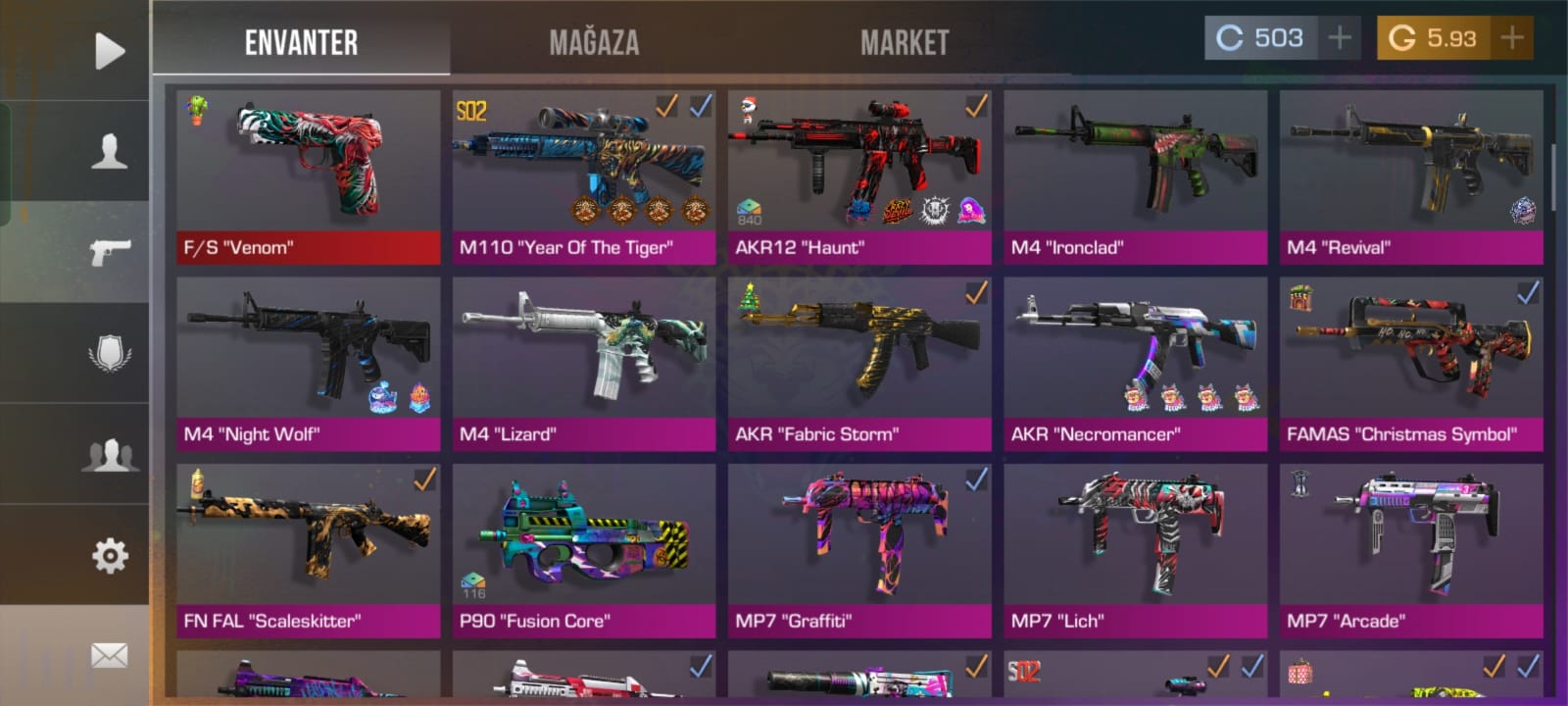This screenshot has height=706, width=1568.
Task: Select the AKR12 "Haunt" skin
Action: pyautogui.click(x=859, y=176)
